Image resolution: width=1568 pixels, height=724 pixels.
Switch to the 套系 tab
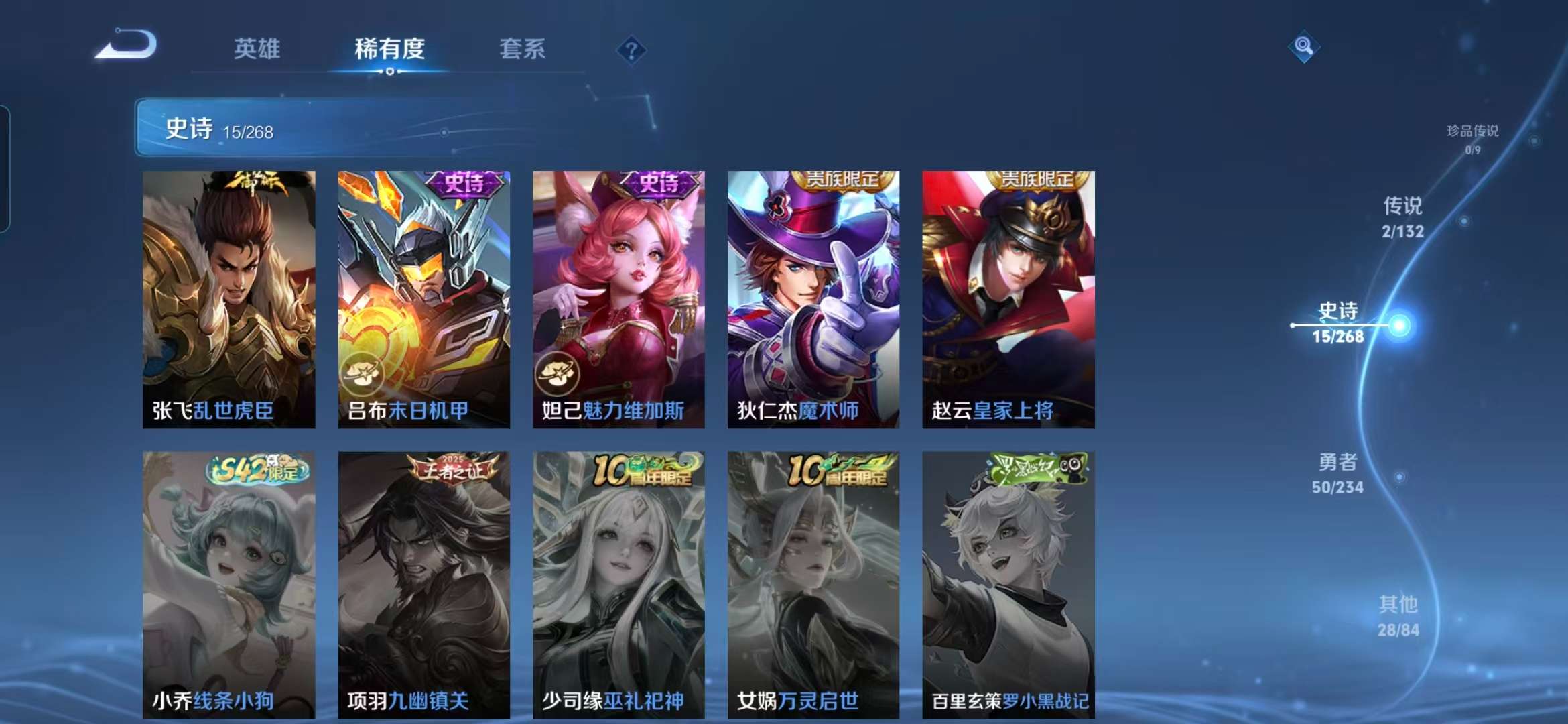tap(522, 49)
